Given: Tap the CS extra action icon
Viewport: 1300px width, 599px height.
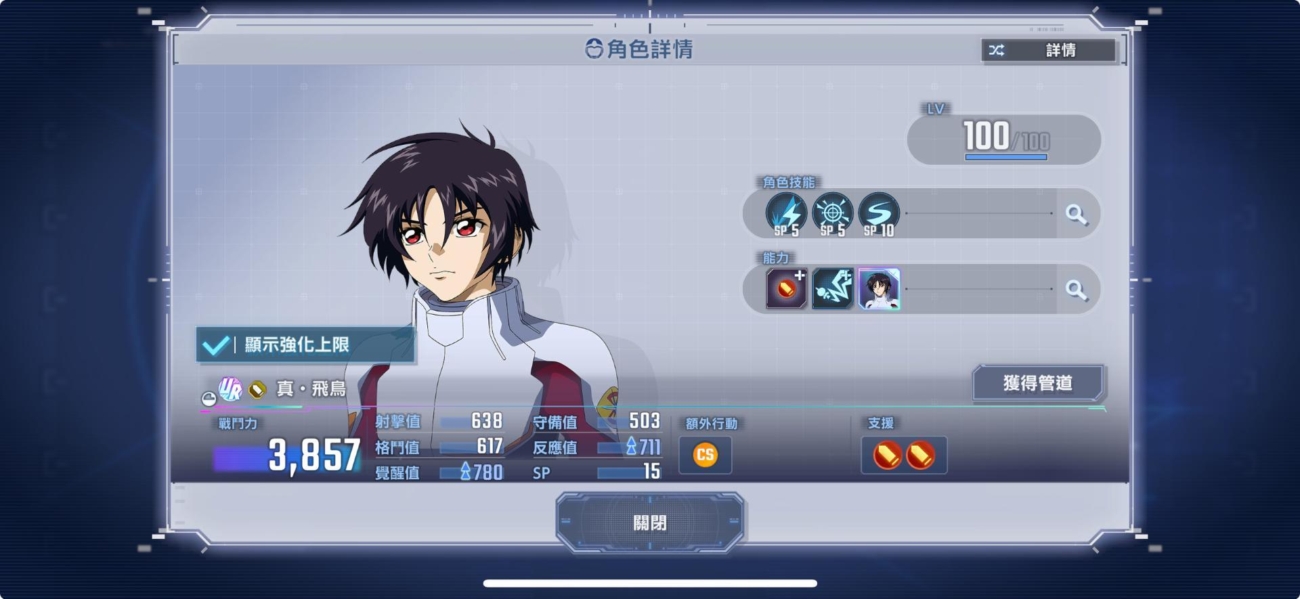Looking at the screenshot, I should [705, 455].
